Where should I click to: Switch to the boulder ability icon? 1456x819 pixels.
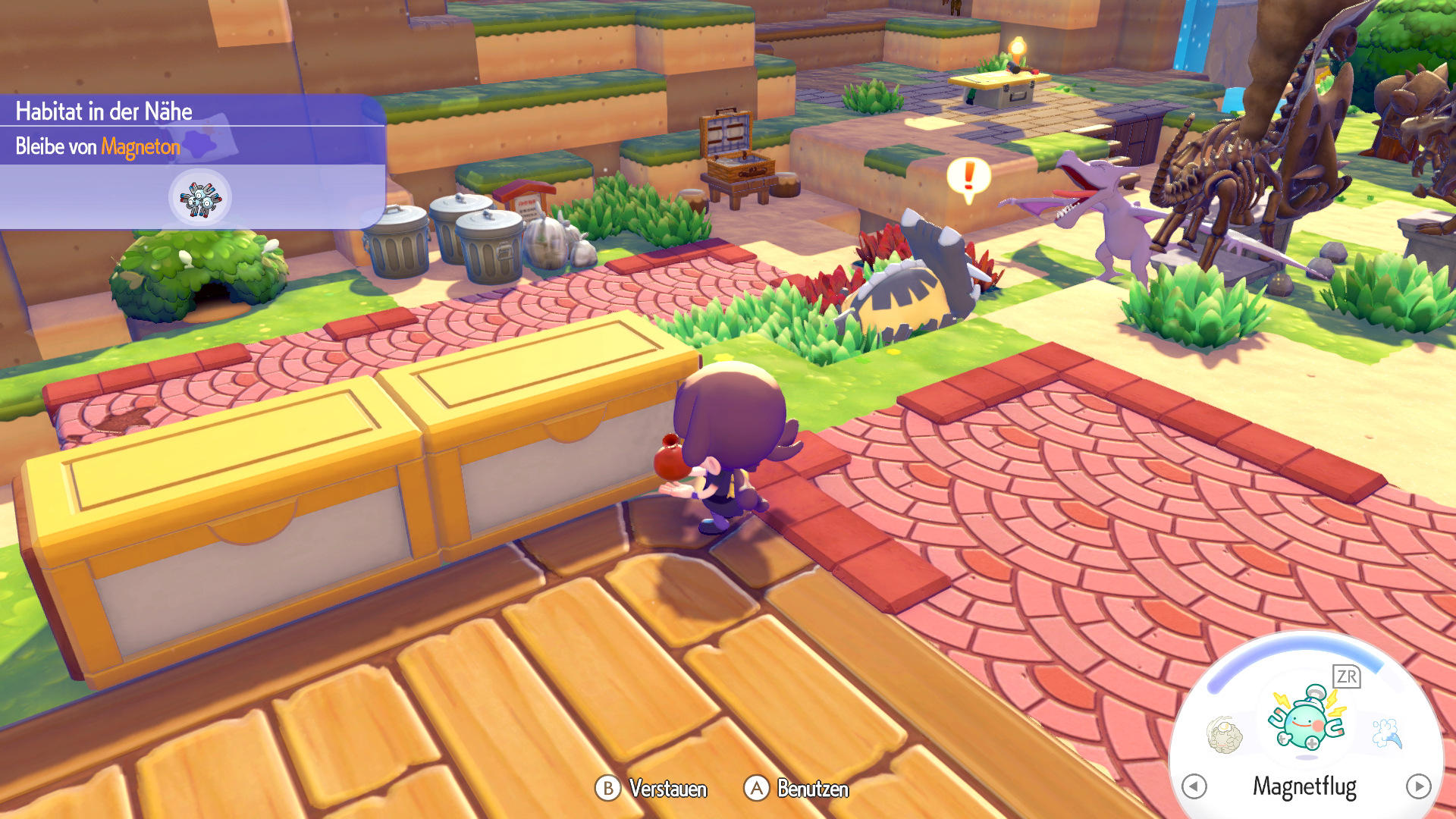point(1224,734)
